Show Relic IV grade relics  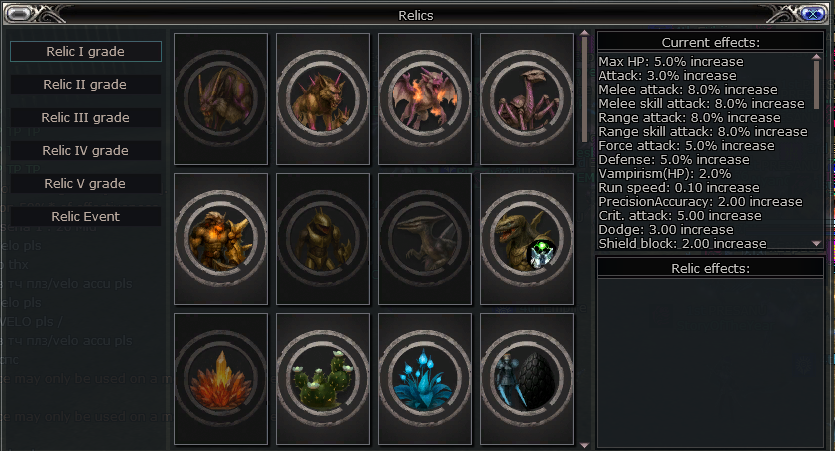click(85, 151)
